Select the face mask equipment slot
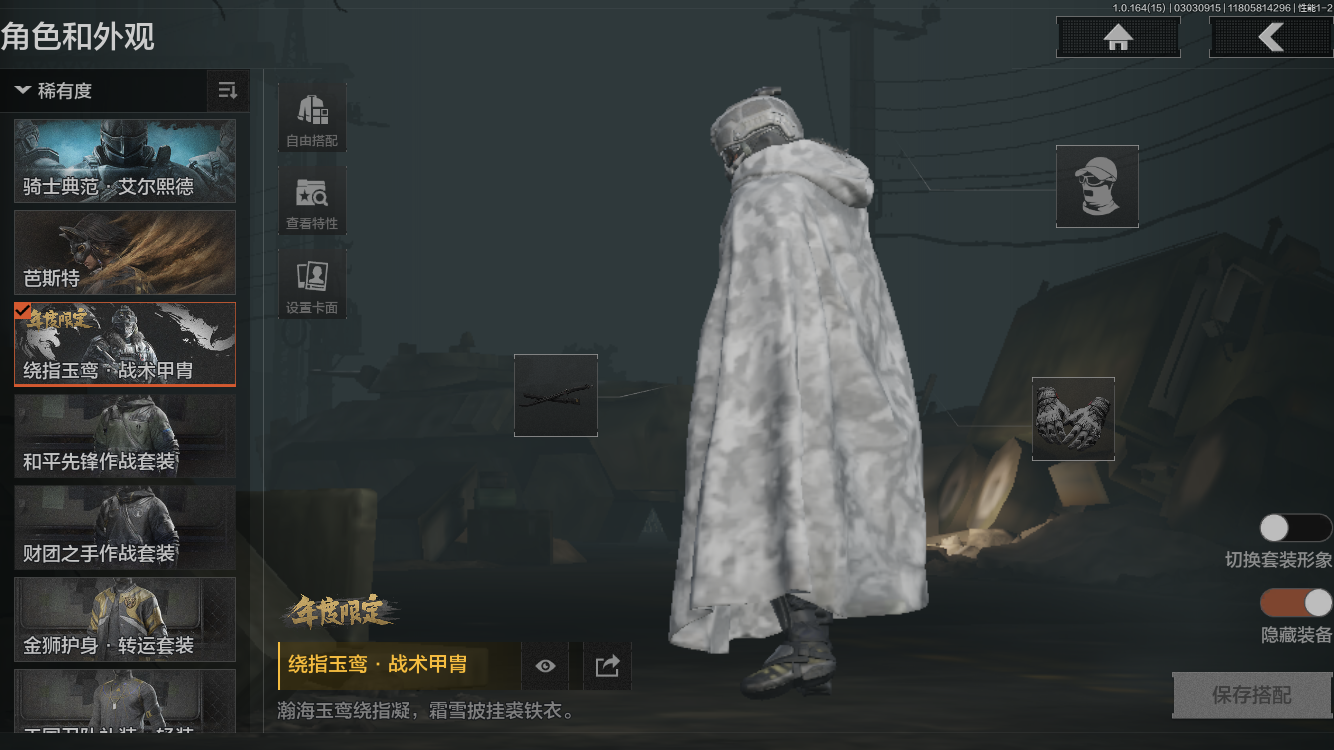The image size is (1334, 750). coord(1097,187)
